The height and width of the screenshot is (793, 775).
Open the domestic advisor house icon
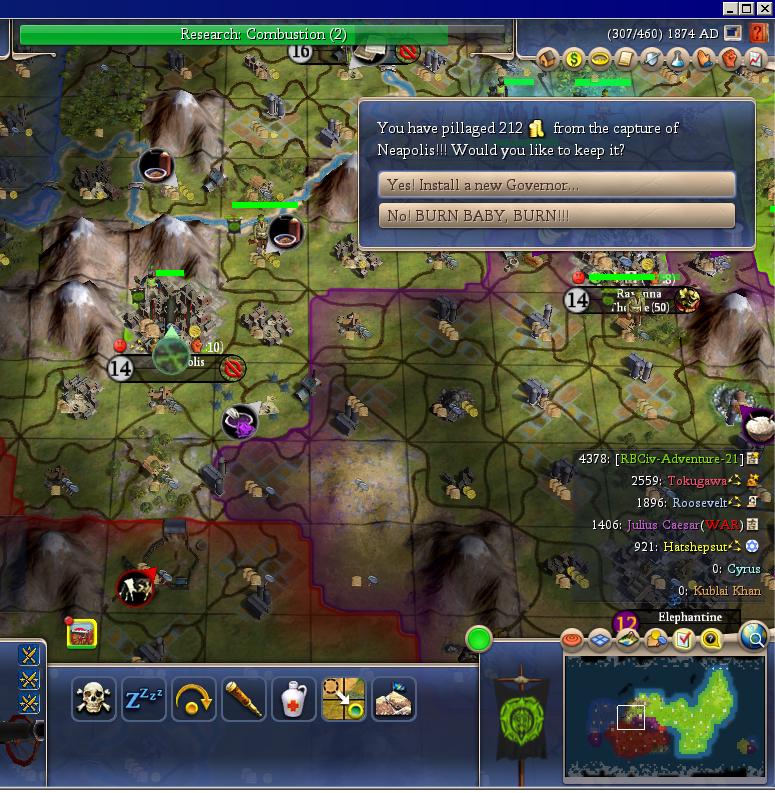tap(548, 59)
